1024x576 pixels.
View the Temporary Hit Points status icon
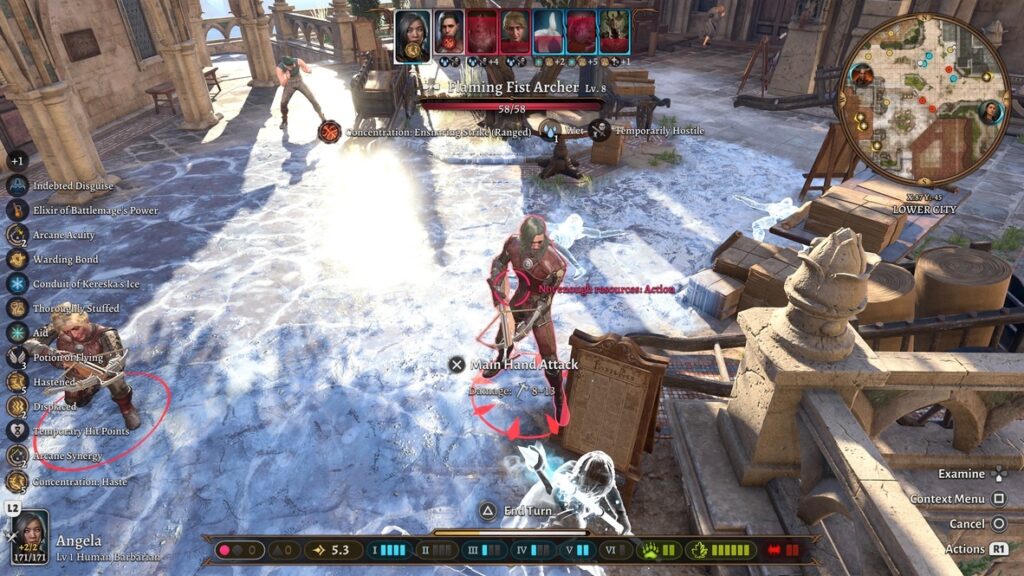click(x=17, y=431)
